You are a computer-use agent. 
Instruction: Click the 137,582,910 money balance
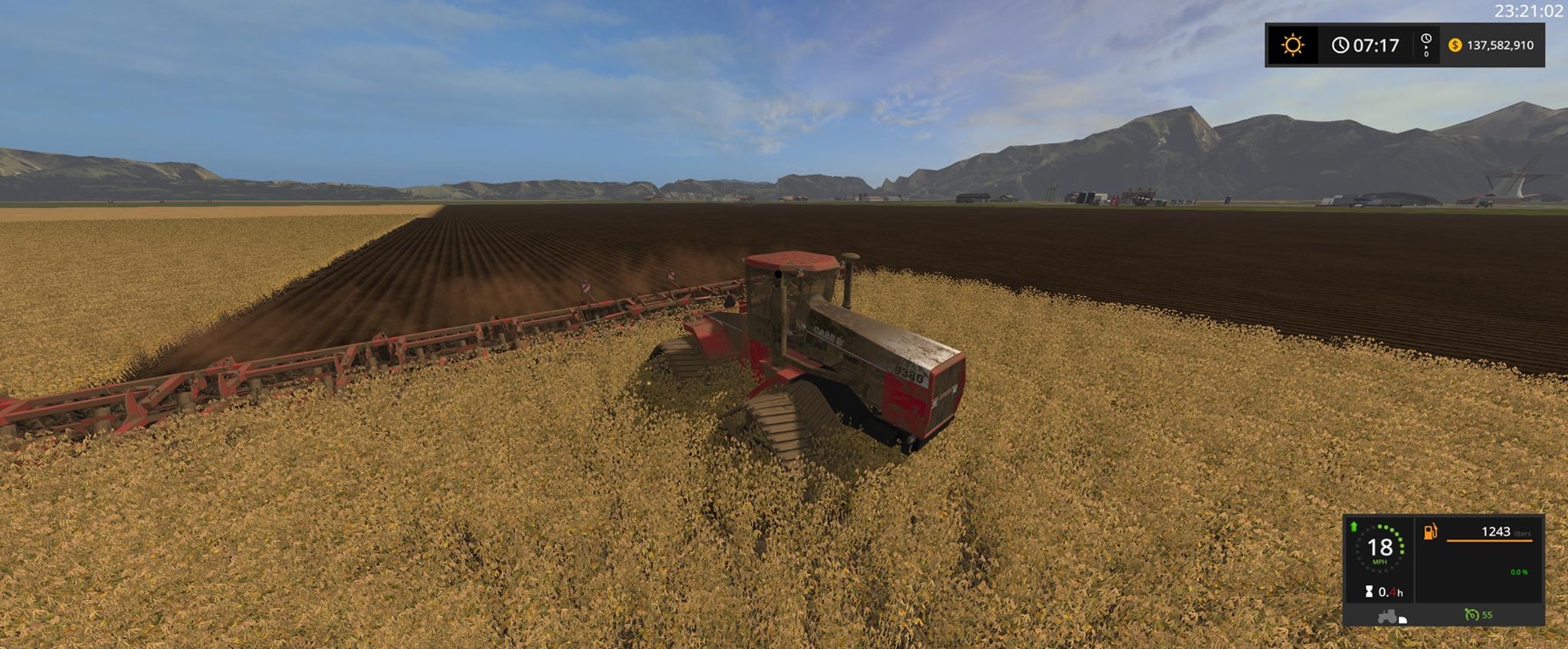tap(1500, 44)
